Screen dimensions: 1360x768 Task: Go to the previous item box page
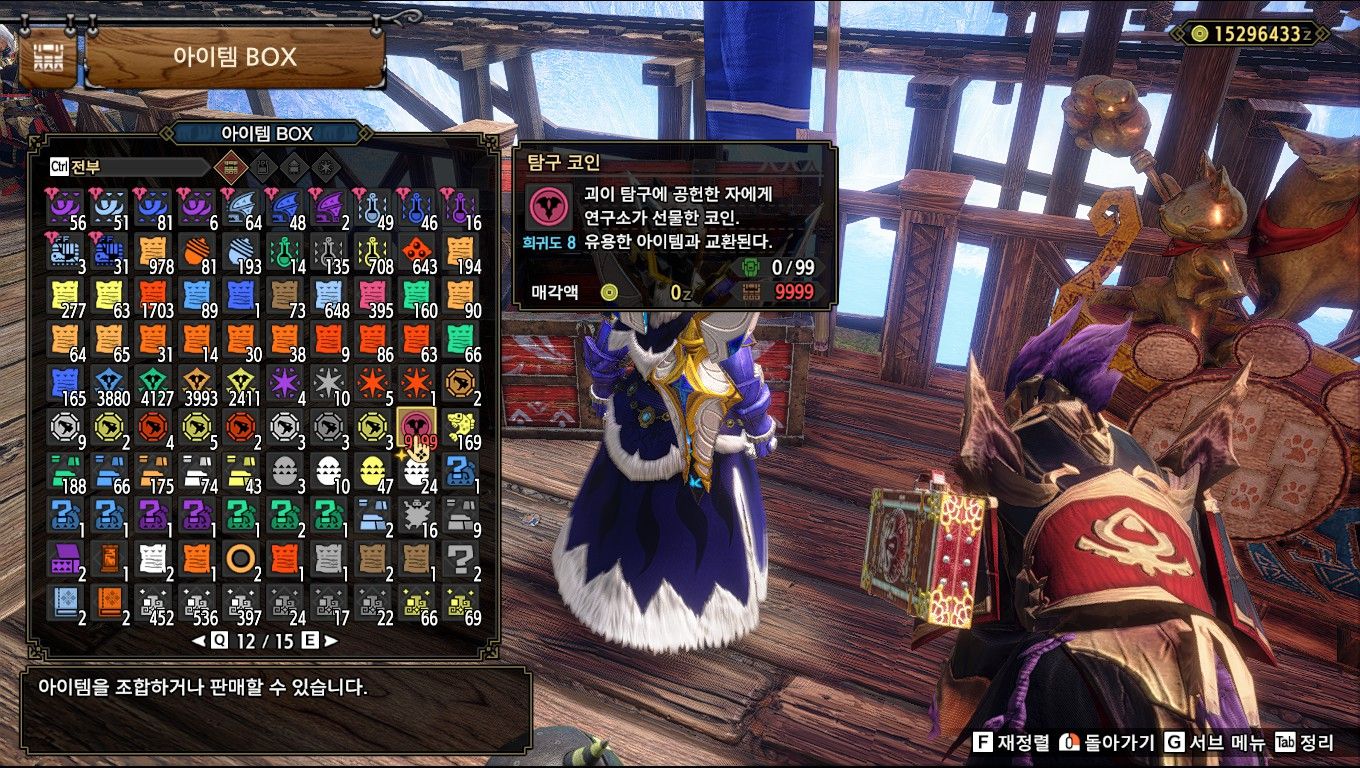199,641
